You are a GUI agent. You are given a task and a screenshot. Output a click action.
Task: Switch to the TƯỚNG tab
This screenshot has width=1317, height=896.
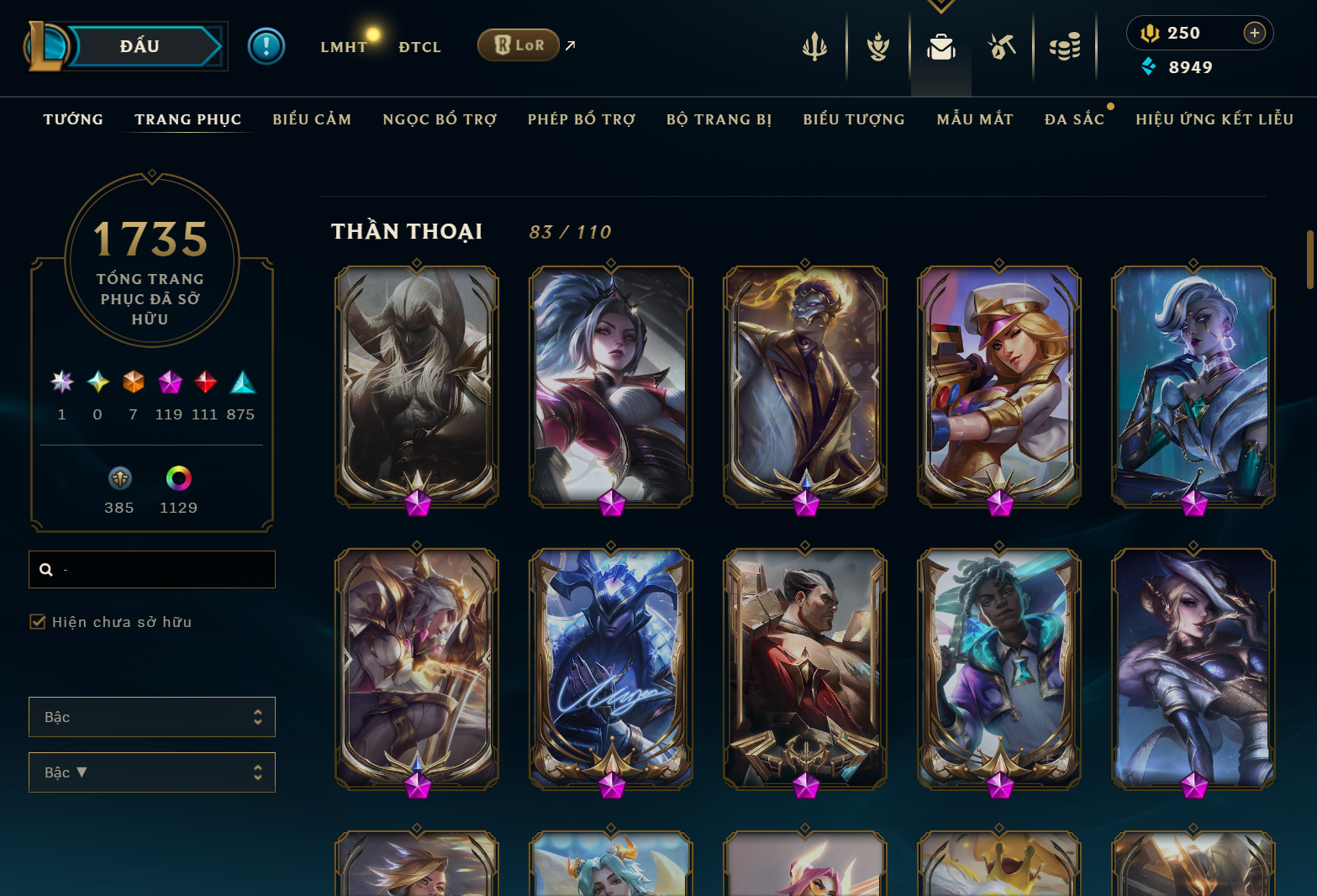73,119
